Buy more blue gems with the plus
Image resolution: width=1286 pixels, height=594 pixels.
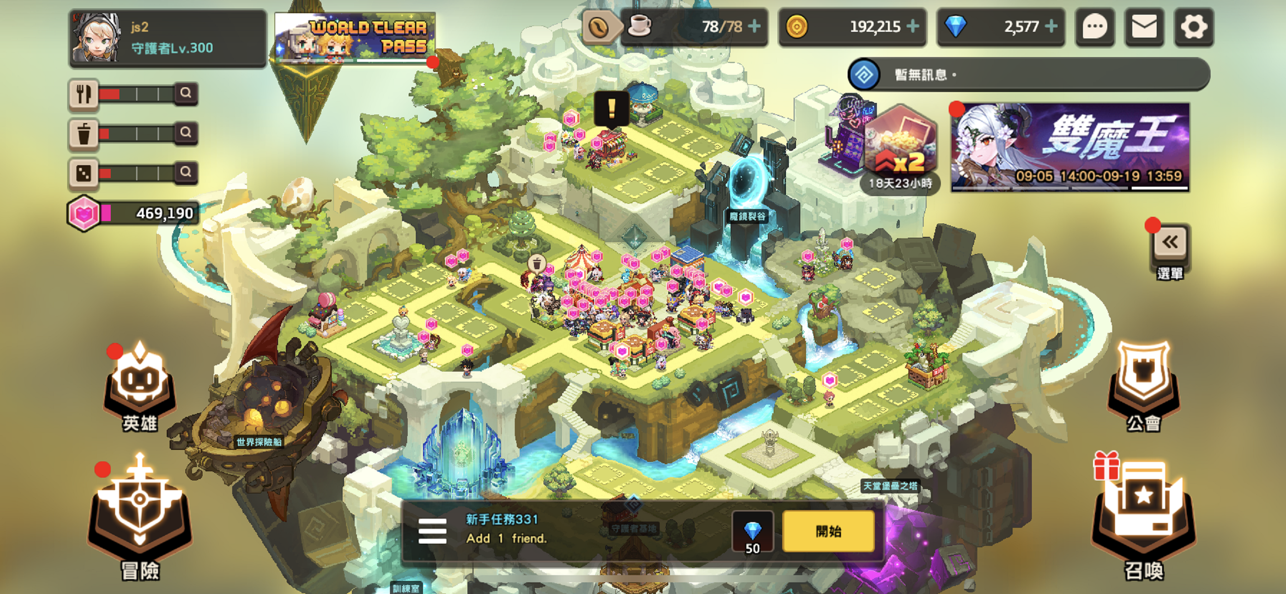1051,27
